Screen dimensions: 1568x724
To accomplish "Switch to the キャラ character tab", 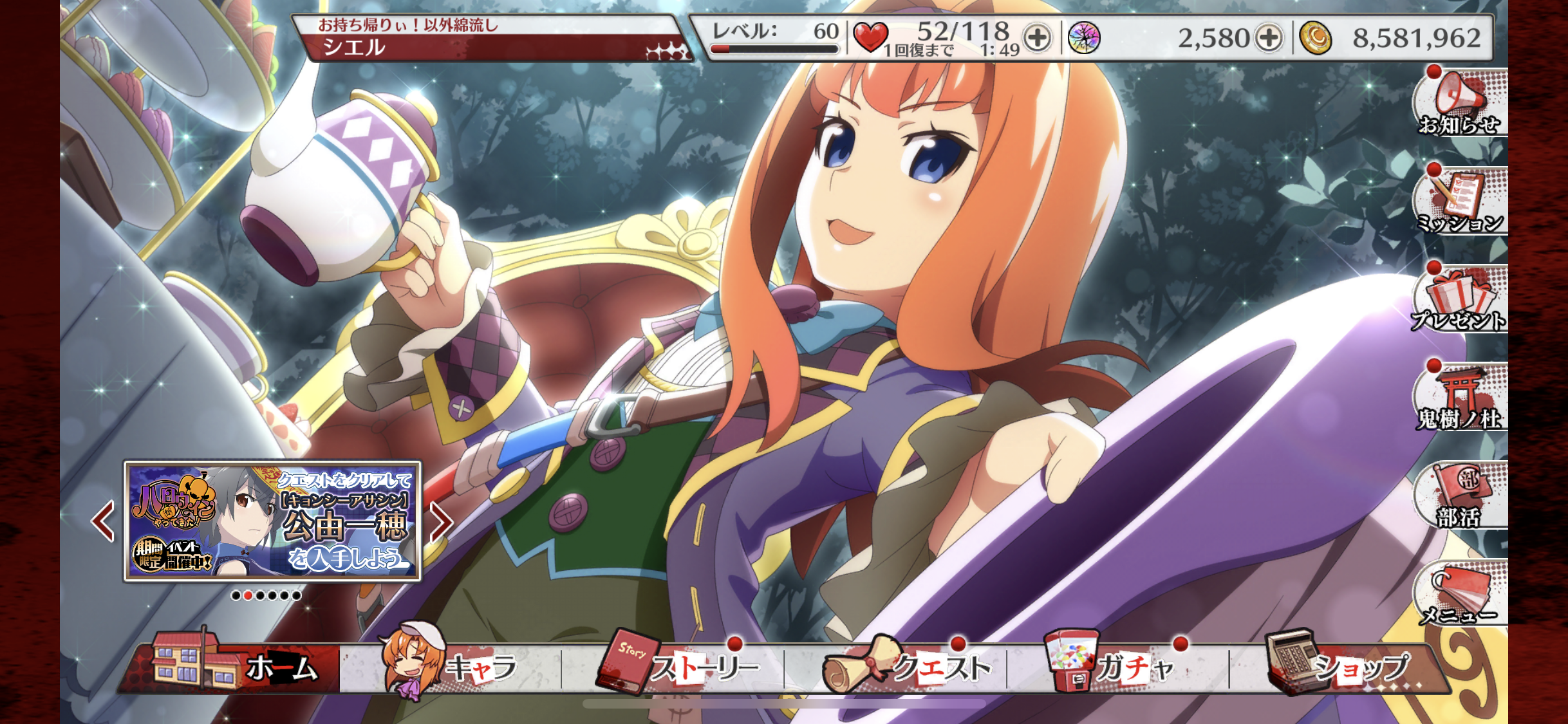I will point(451,666).
